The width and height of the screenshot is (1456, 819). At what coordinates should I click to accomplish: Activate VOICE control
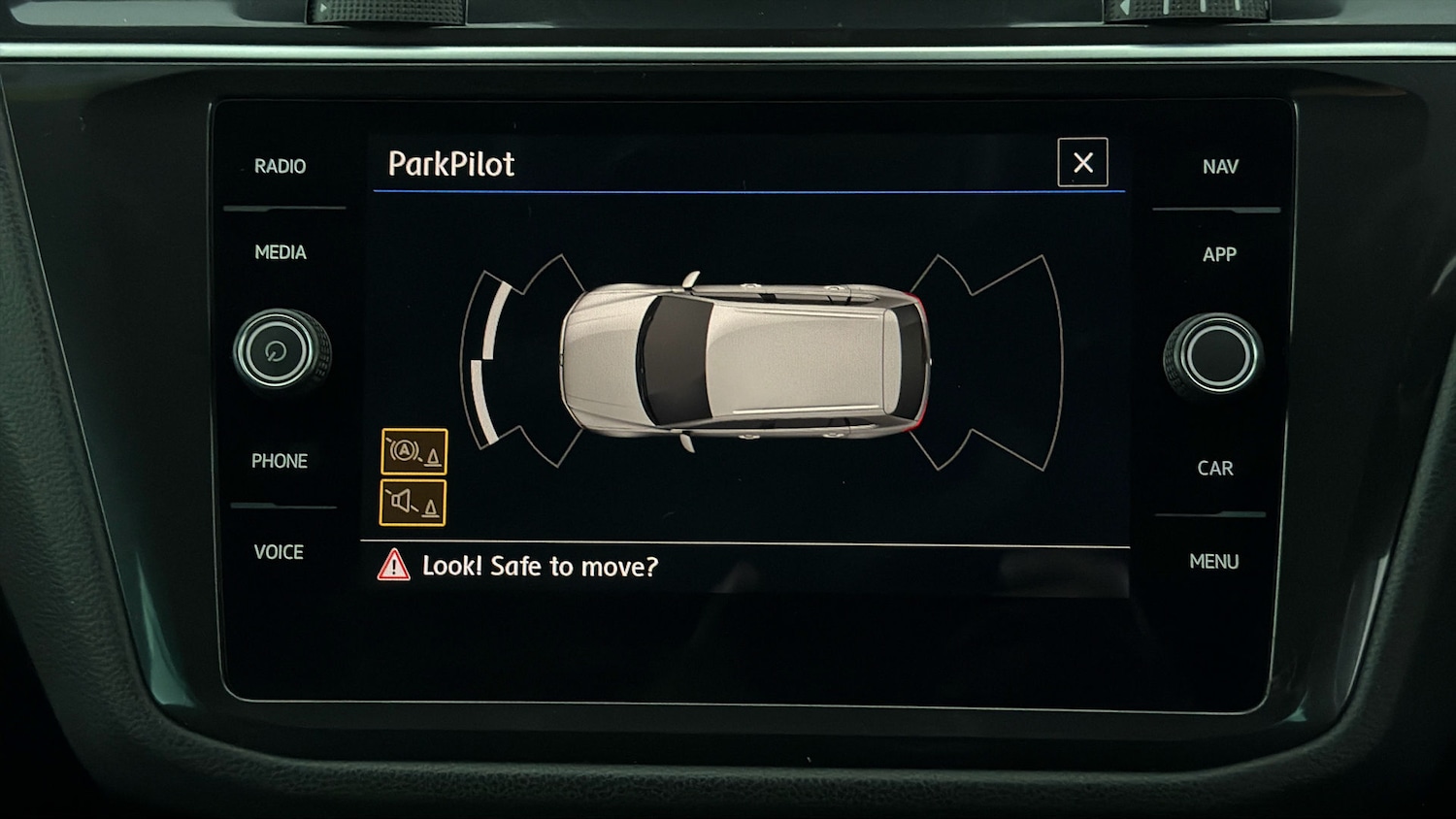(279, 552)
